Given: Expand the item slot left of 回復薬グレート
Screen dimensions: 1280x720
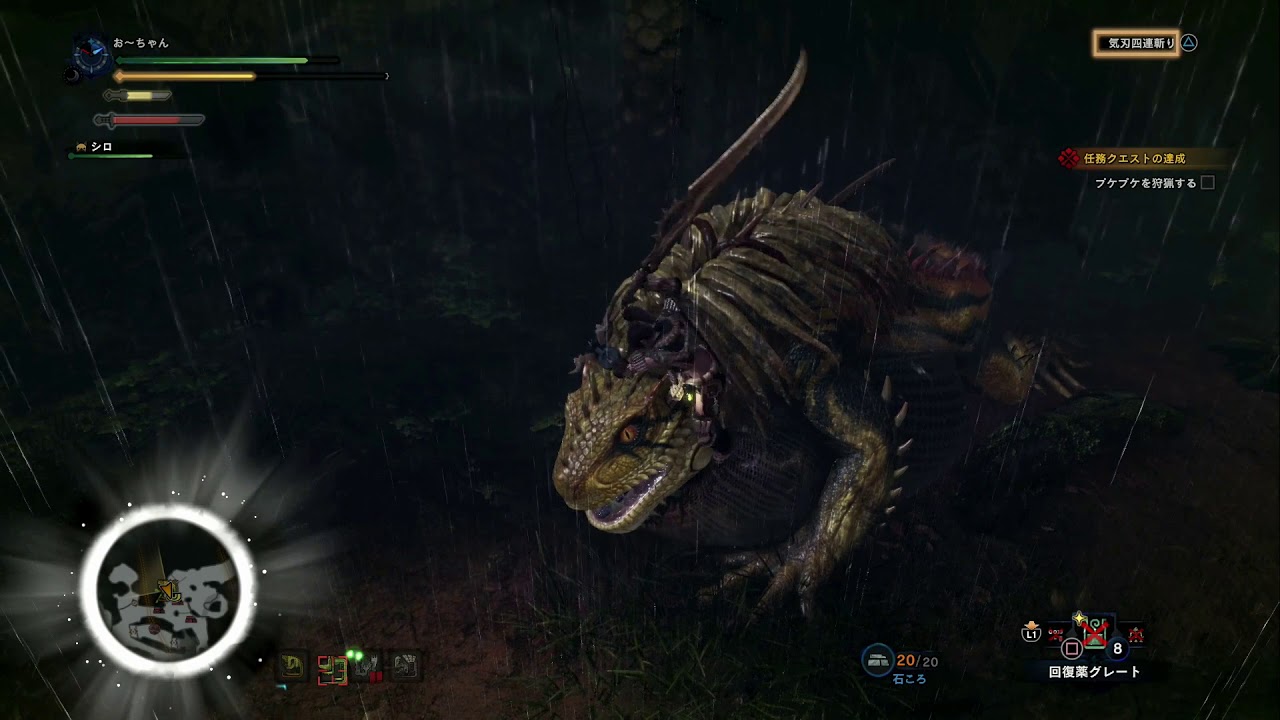Looking at the screenshot, I should (1055, 633).
